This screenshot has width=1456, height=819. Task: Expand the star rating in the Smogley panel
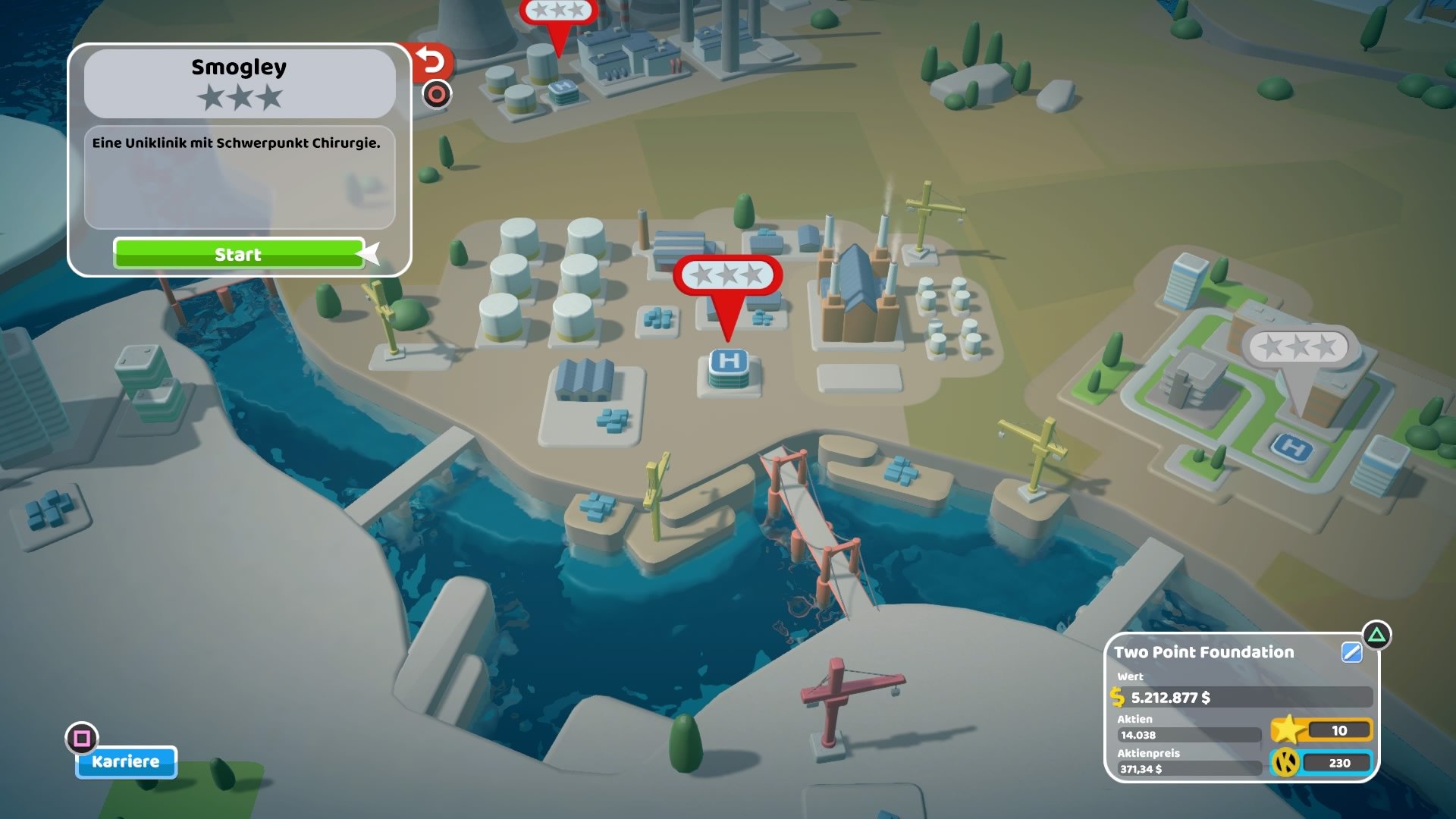tap(240, 99)
